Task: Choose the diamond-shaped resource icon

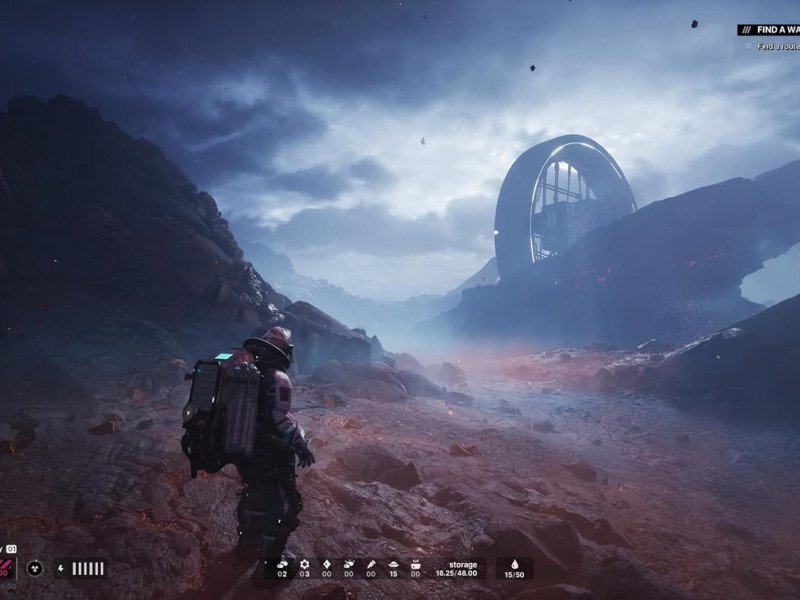Action: point(325,563)
